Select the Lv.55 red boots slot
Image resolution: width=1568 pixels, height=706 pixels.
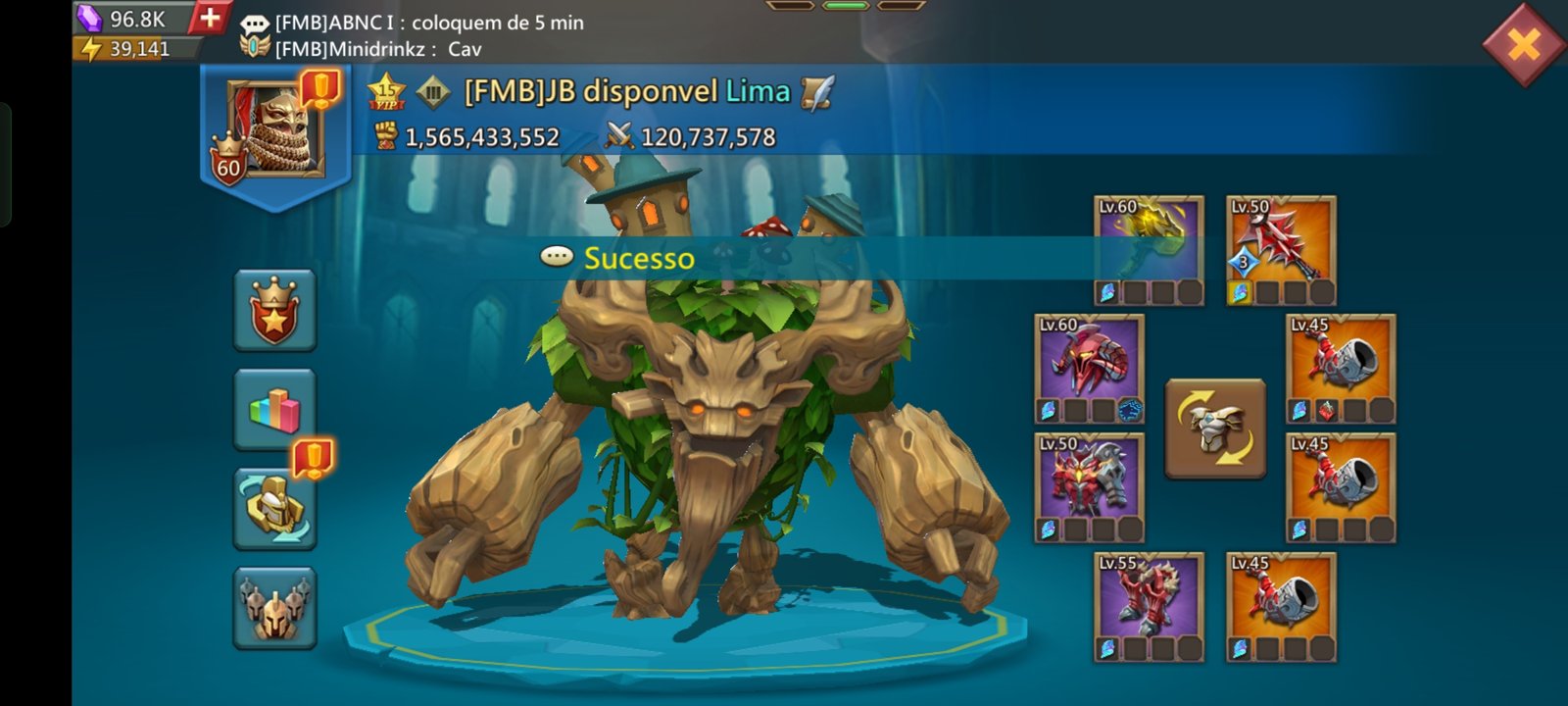click(x=1149, y=606)
